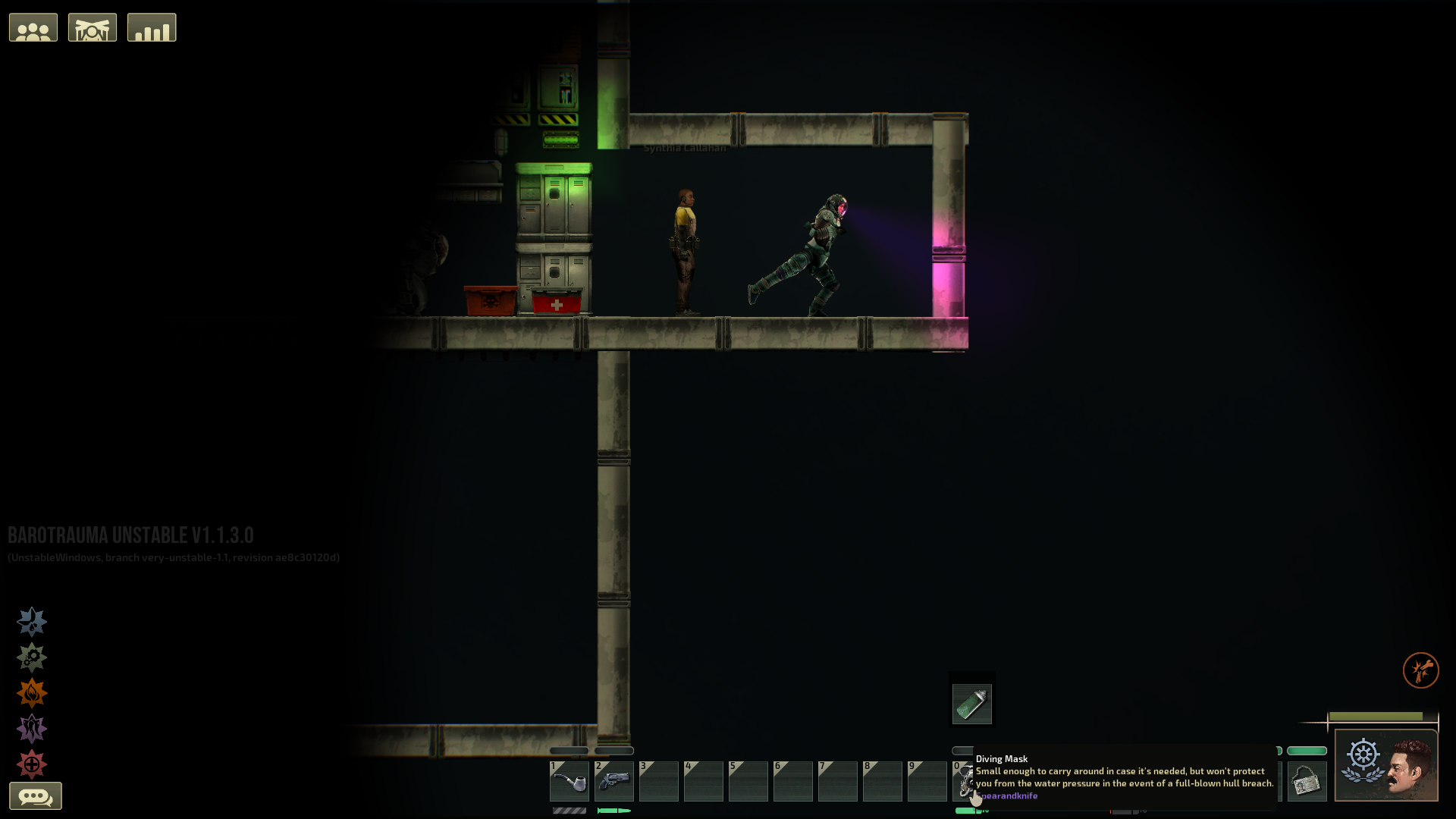Activate the red medical cross order icon
This screenshot has height=819, width=1456.
point(32,764)
